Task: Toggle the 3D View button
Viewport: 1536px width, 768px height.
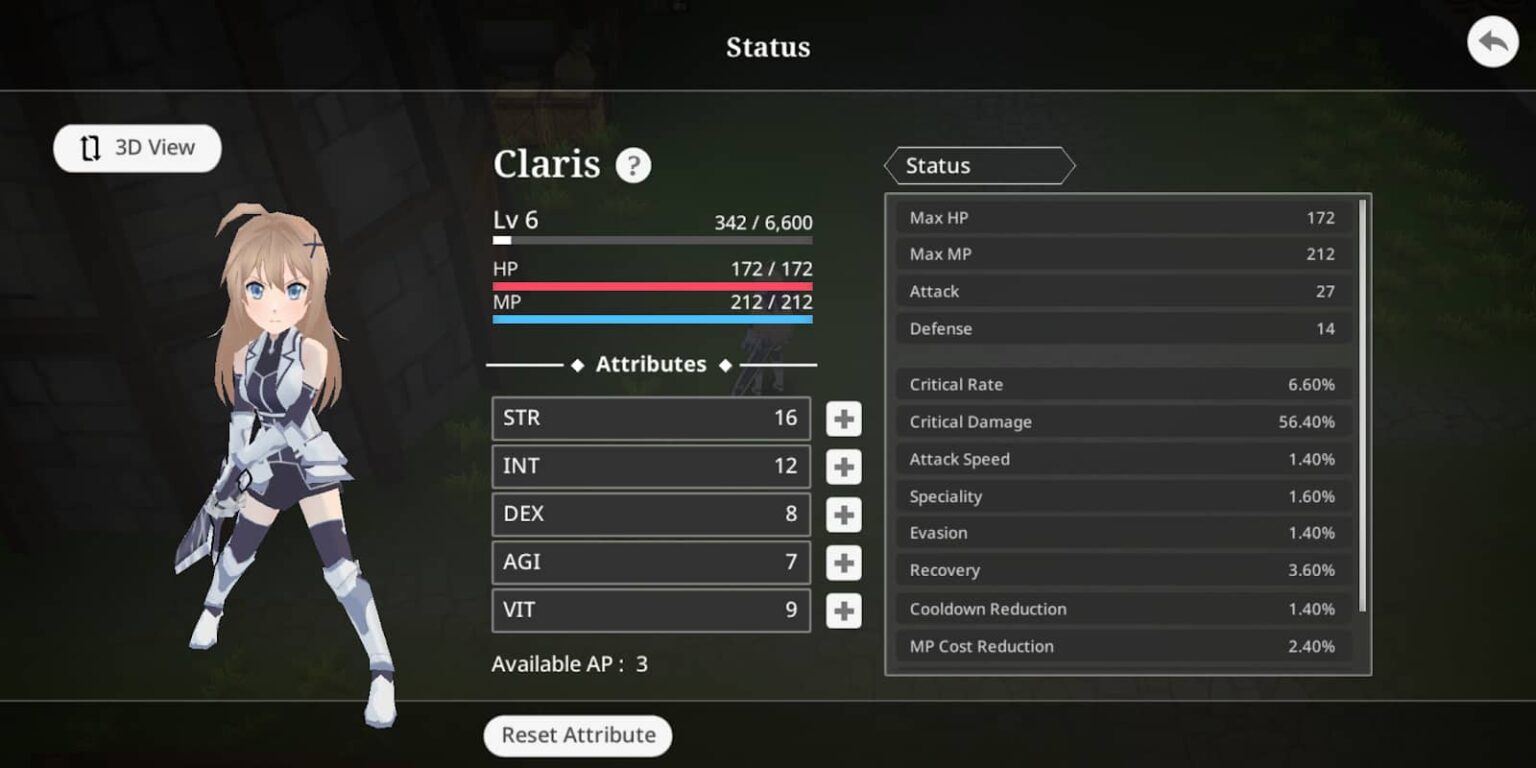Action: pos(137,148)
